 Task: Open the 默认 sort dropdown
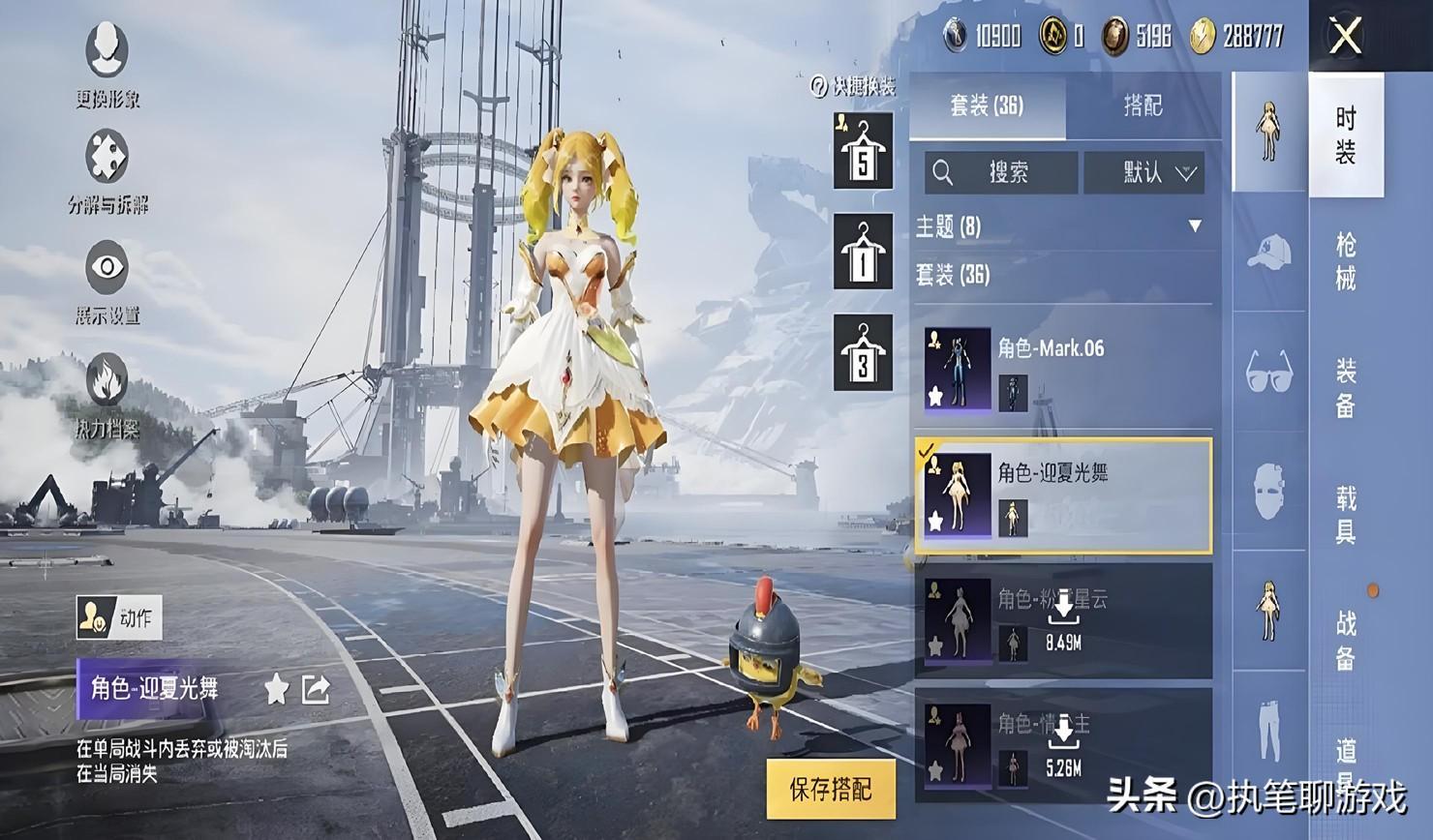pos(1144,173)
